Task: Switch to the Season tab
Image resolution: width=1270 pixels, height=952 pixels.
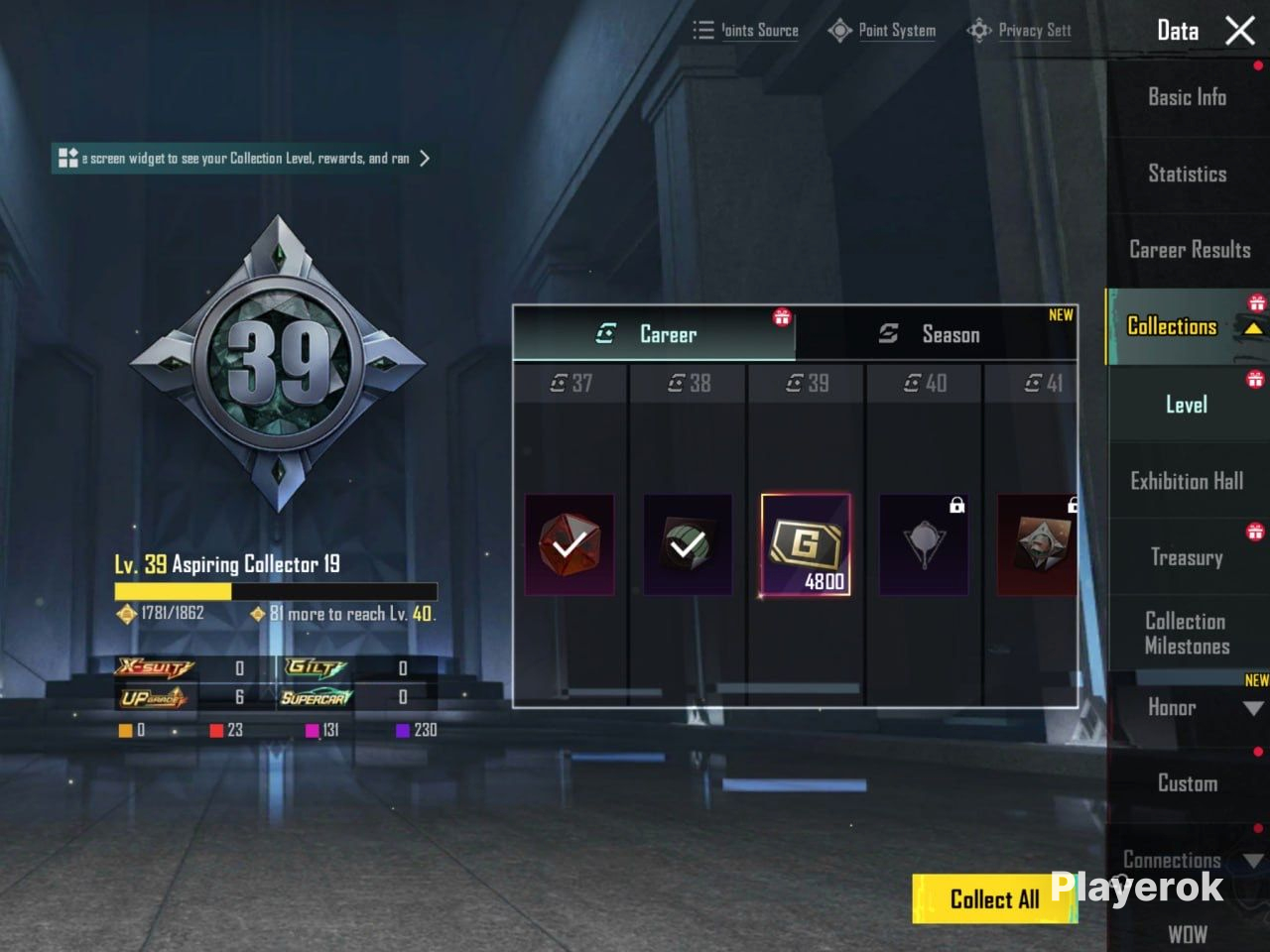Action: click(x=935, y=334)
